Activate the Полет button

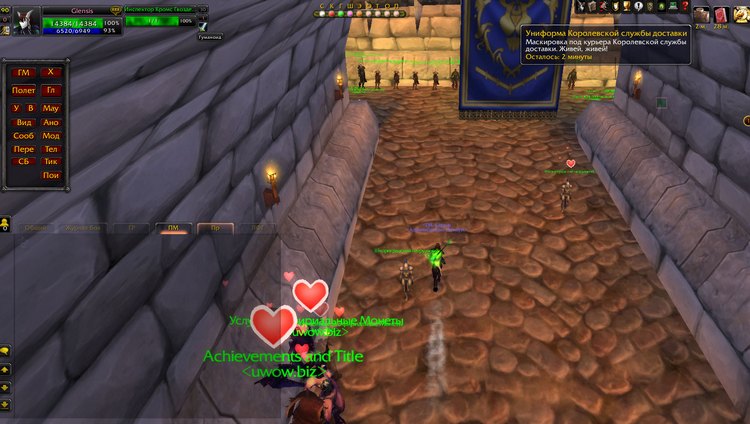tap(23, 90)
